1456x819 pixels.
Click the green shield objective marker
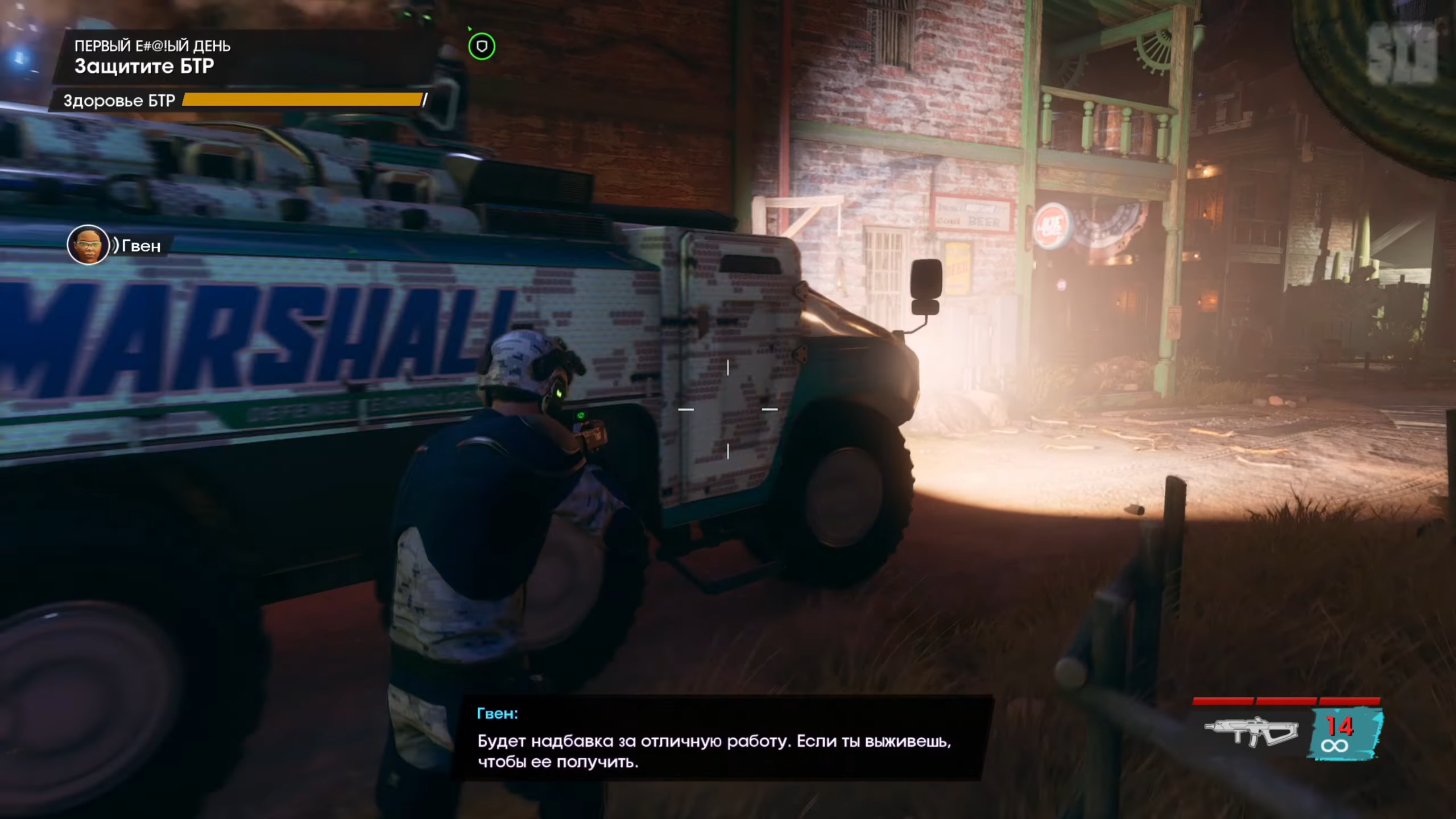(482, 47)
